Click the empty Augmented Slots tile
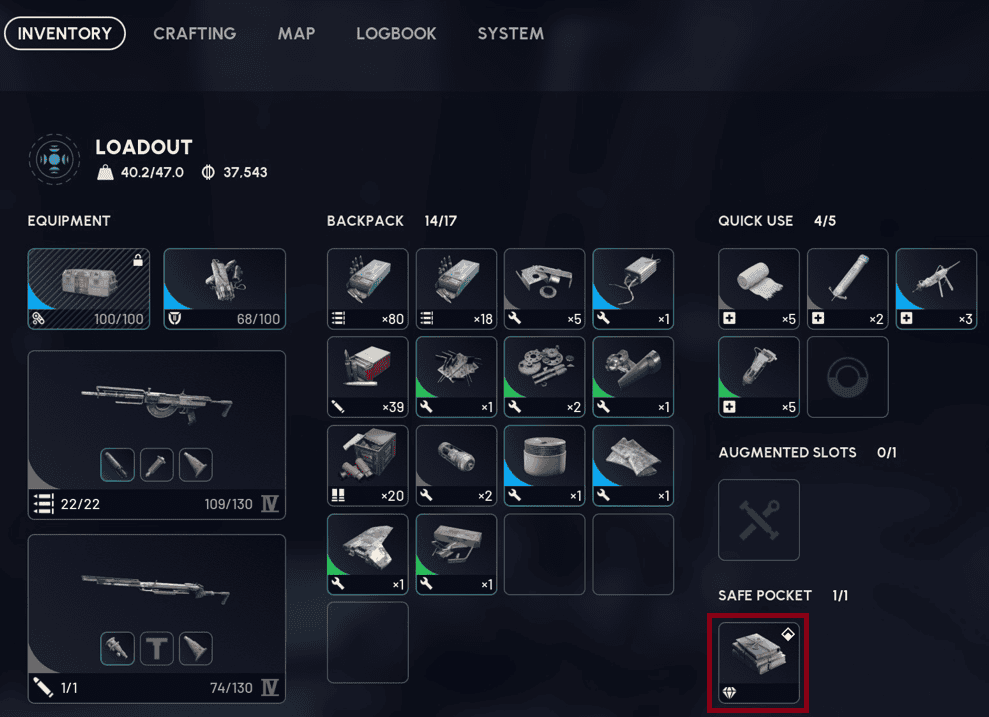Screen dimensions: 989x717 point(759,520)
